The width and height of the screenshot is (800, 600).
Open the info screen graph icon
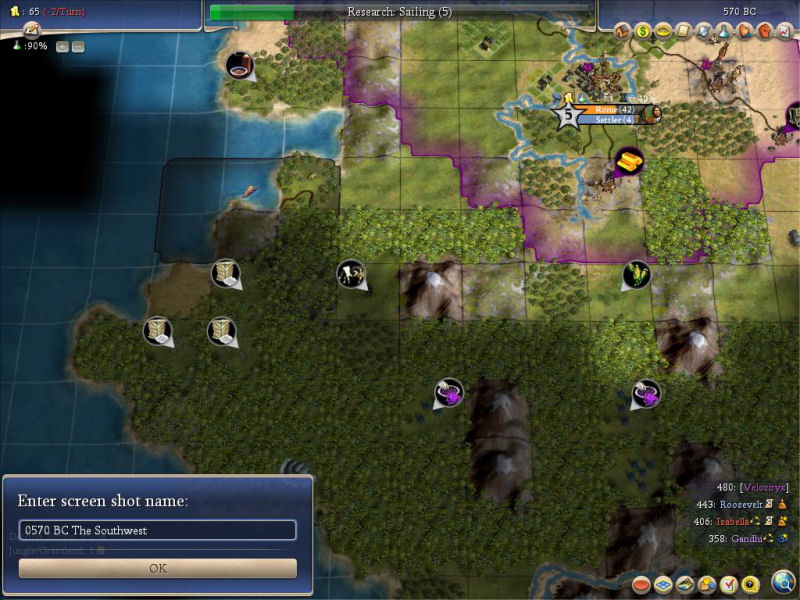785,32
